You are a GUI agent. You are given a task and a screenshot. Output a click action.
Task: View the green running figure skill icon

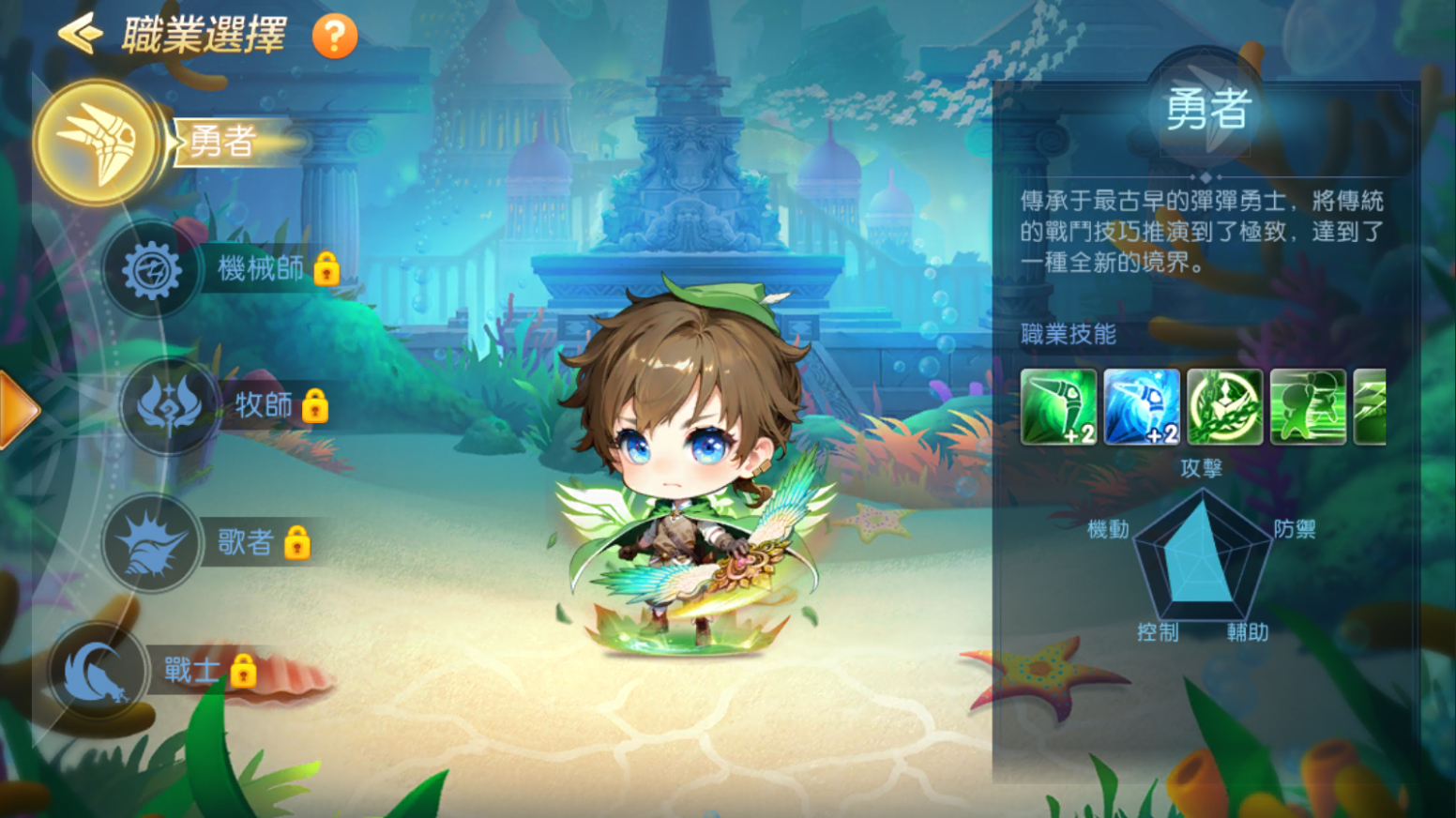tap(1307, 406)
